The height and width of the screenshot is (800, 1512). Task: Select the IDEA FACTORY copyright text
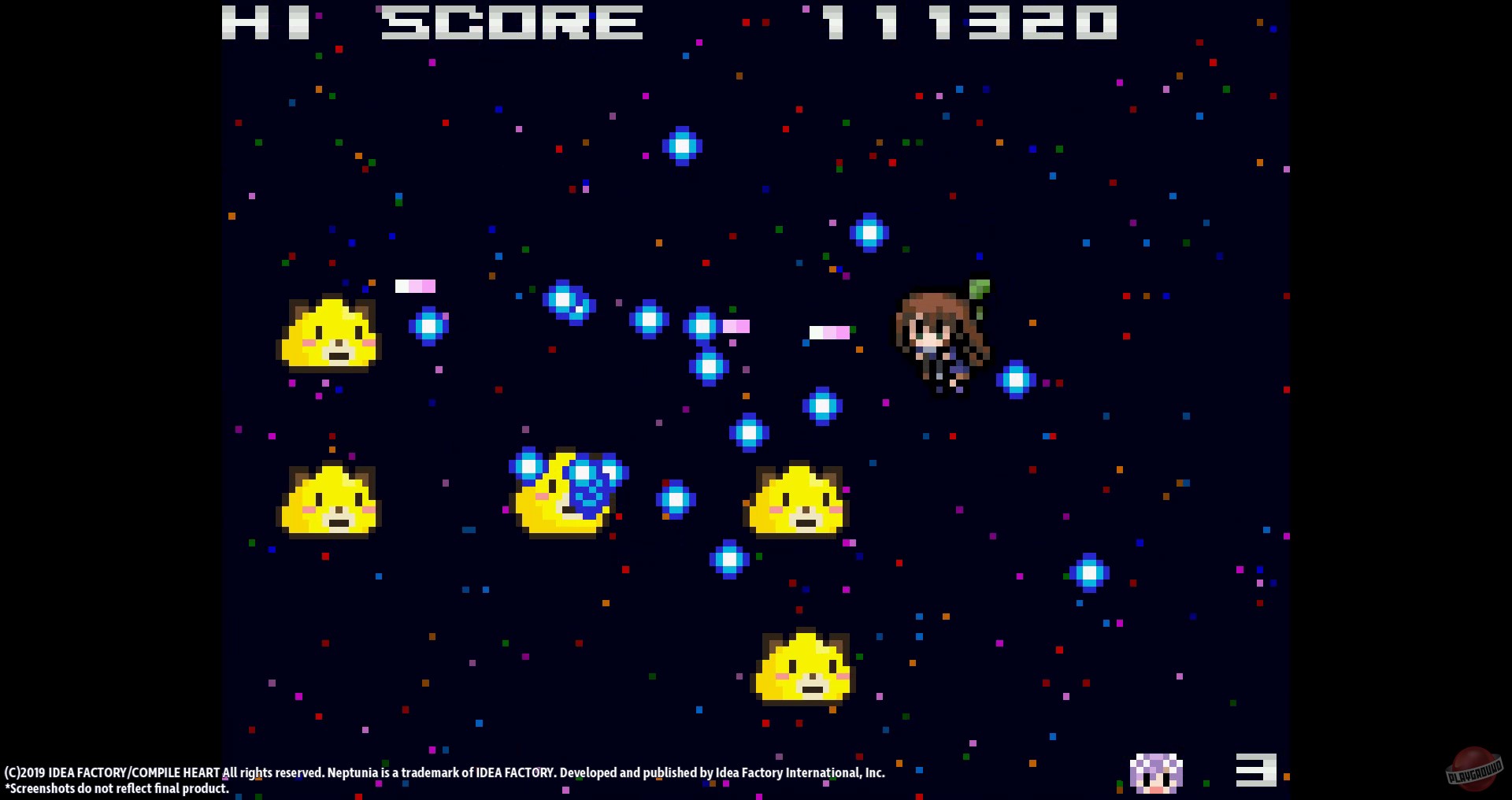click(x=445, y=772)
